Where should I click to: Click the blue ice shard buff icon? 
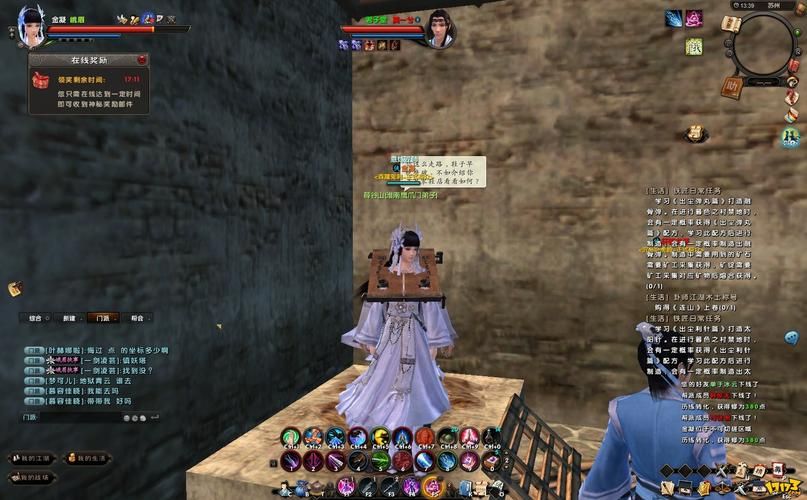click(673, 18)
